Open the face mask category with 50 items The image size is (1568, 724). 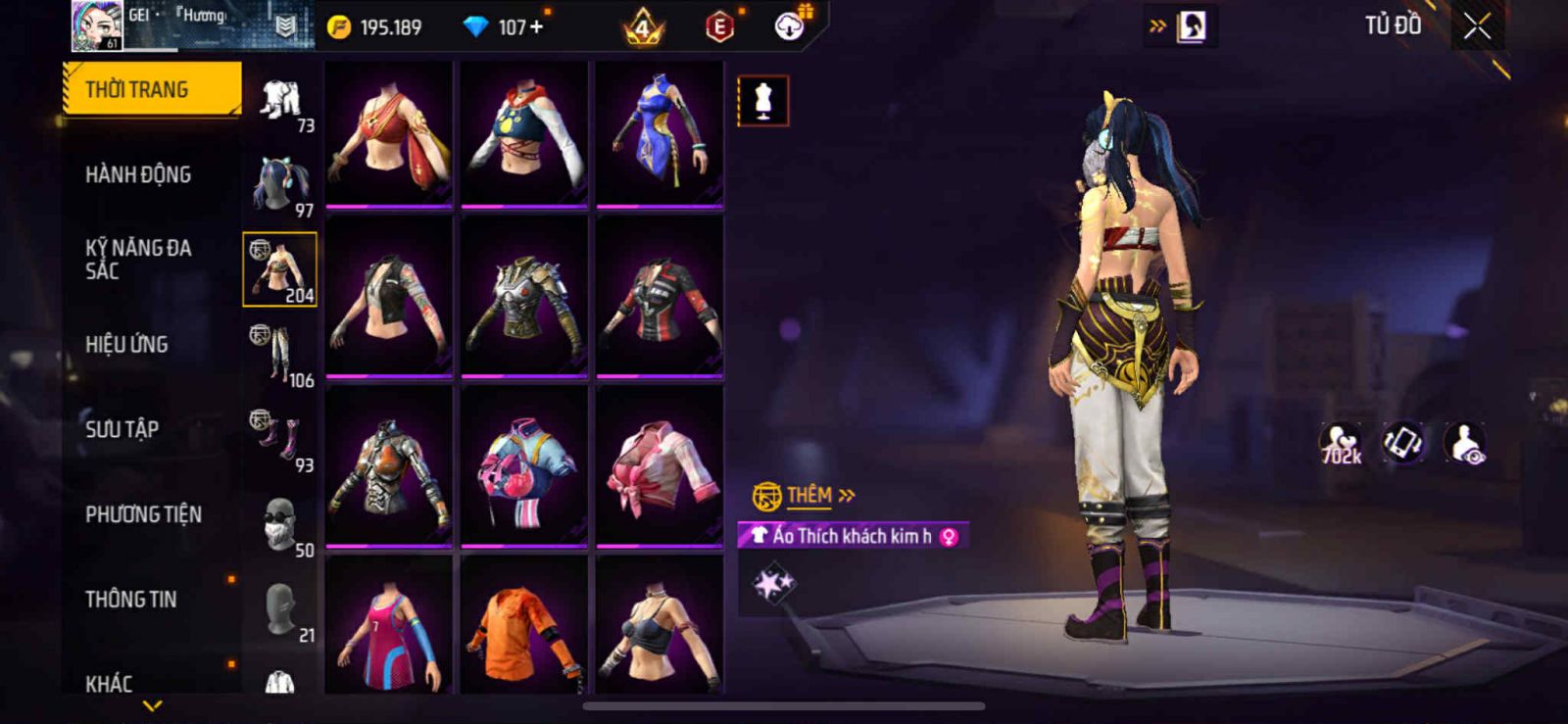pyautogui.click(x=279, y=525)
